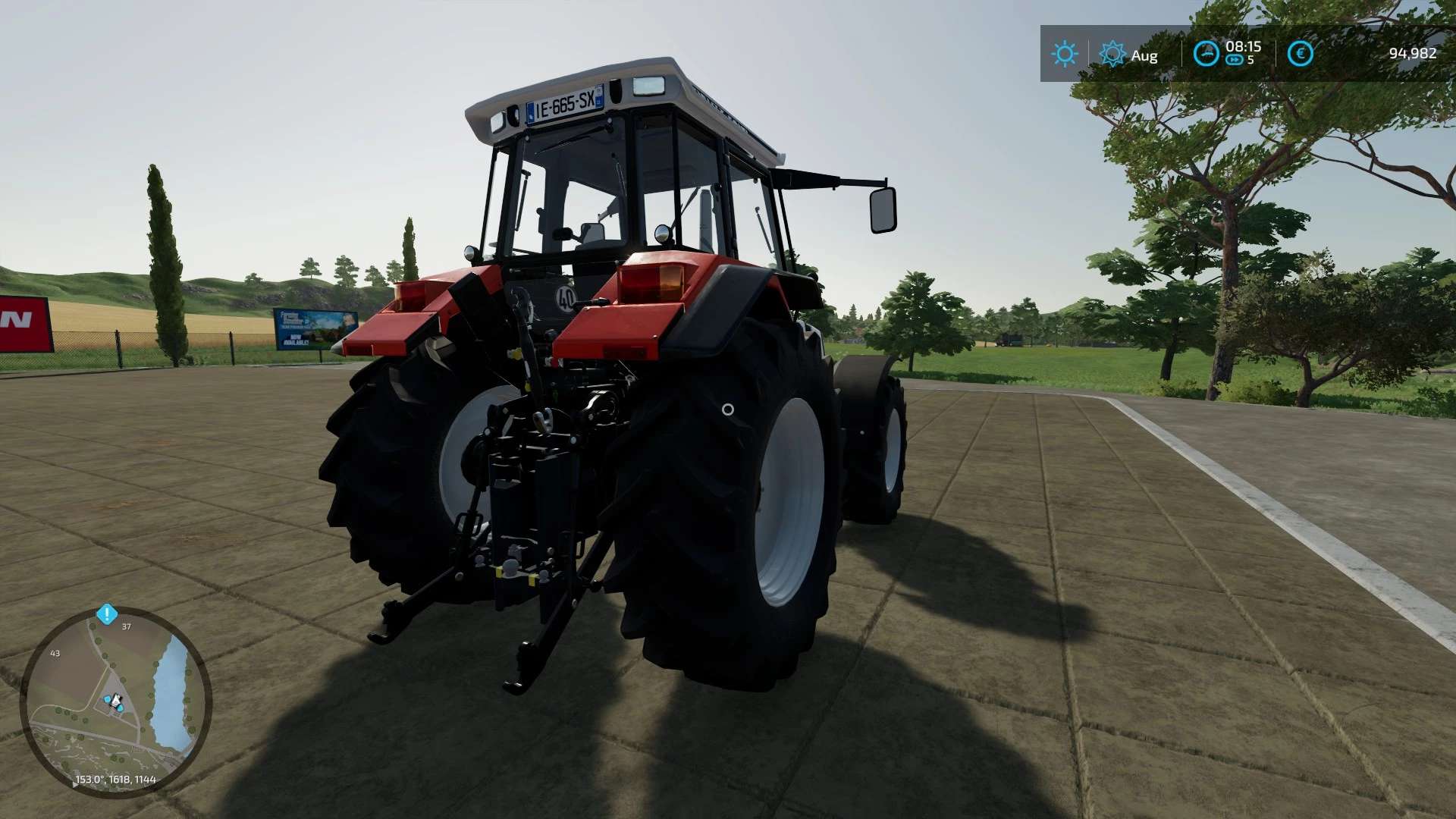The image size is (1456, 819).
Task: Select the fast-forward time scale icon
Action: 1235,59
